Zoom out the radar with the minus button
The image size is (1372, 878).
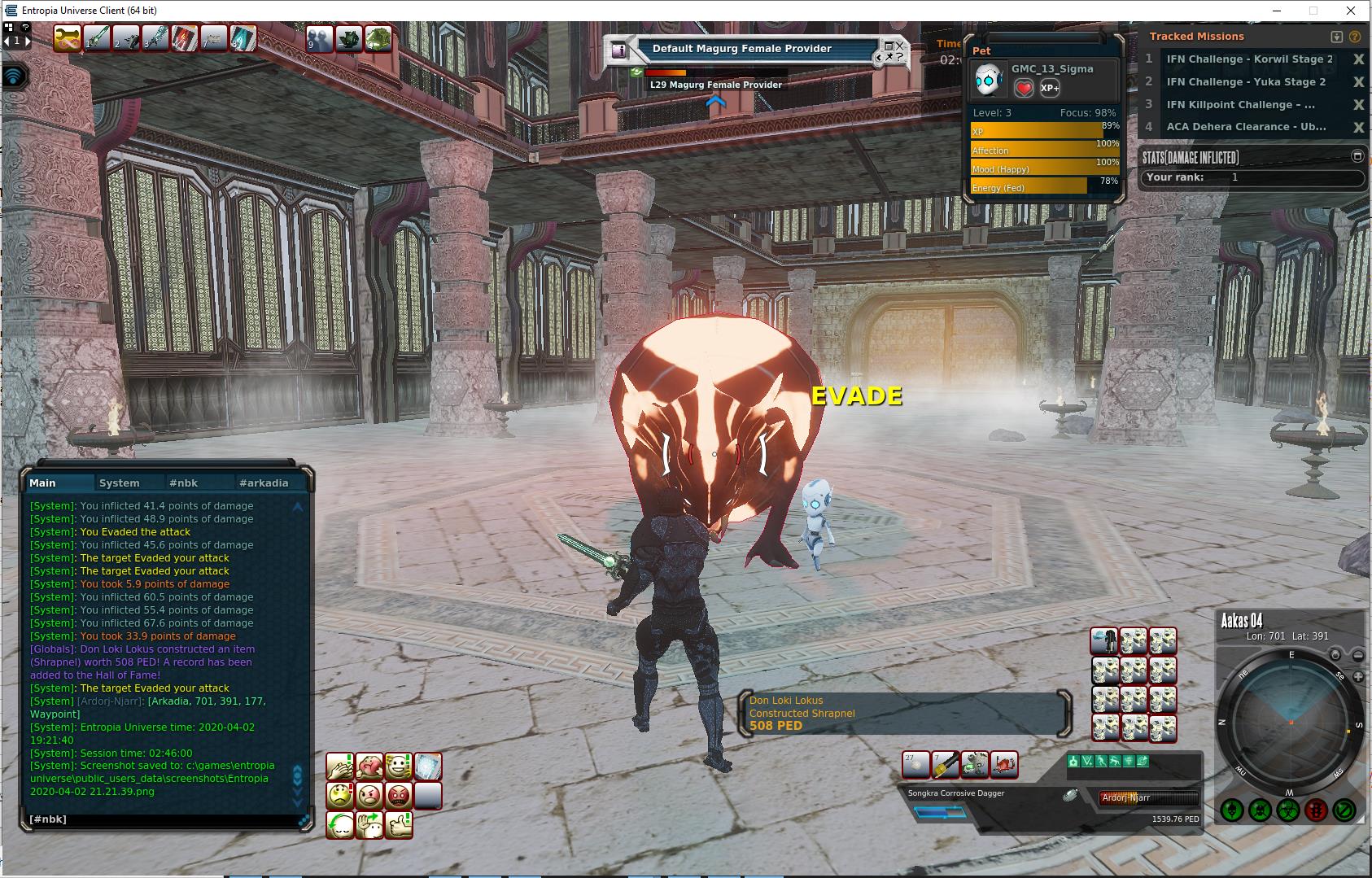(1358, 655)
